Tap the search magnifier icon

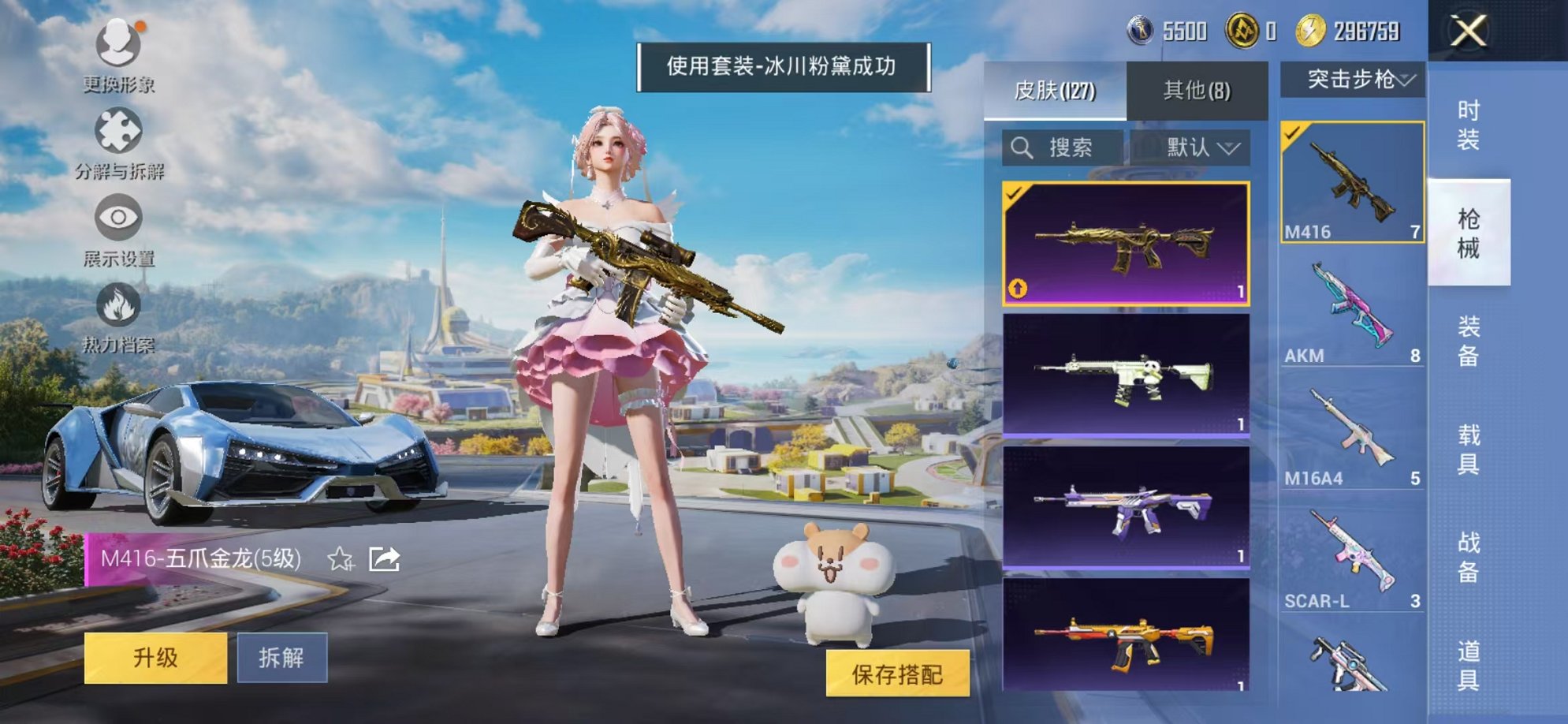point(1021,147)
